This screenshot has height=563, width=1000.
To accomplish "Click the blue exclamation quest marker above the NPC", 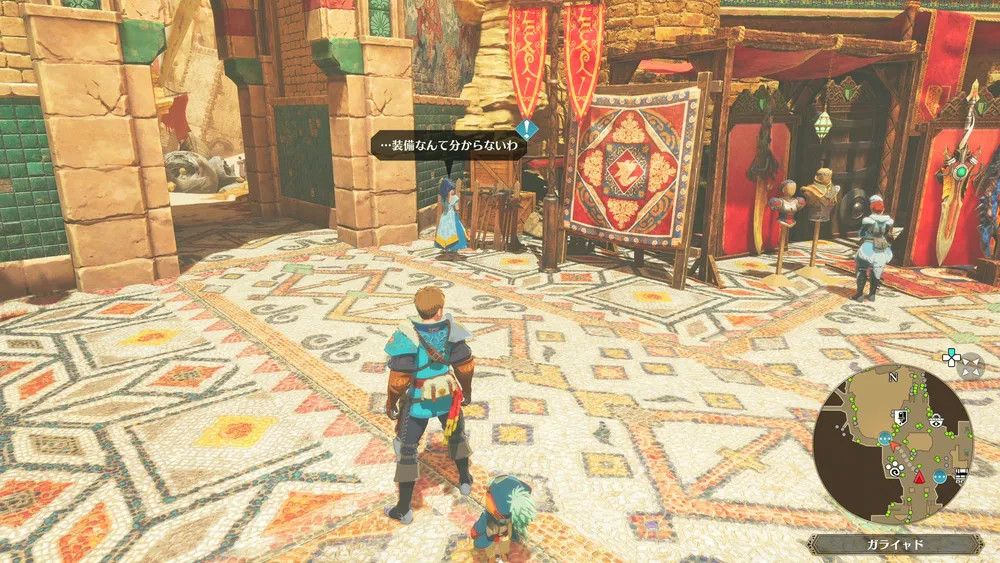I will 527,128.
